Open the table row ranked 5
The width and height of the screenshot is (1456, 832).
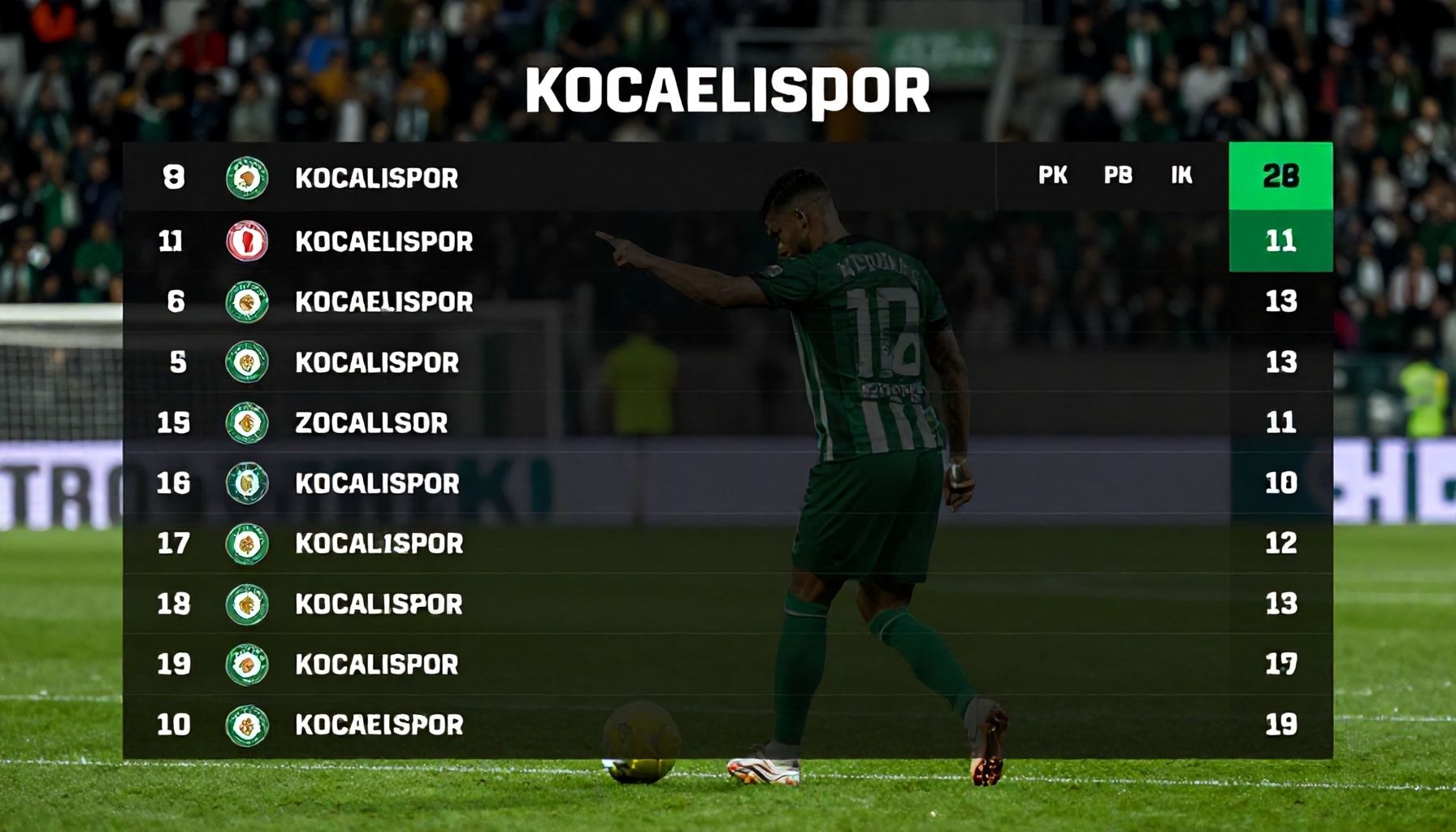[x=377, y=362]
